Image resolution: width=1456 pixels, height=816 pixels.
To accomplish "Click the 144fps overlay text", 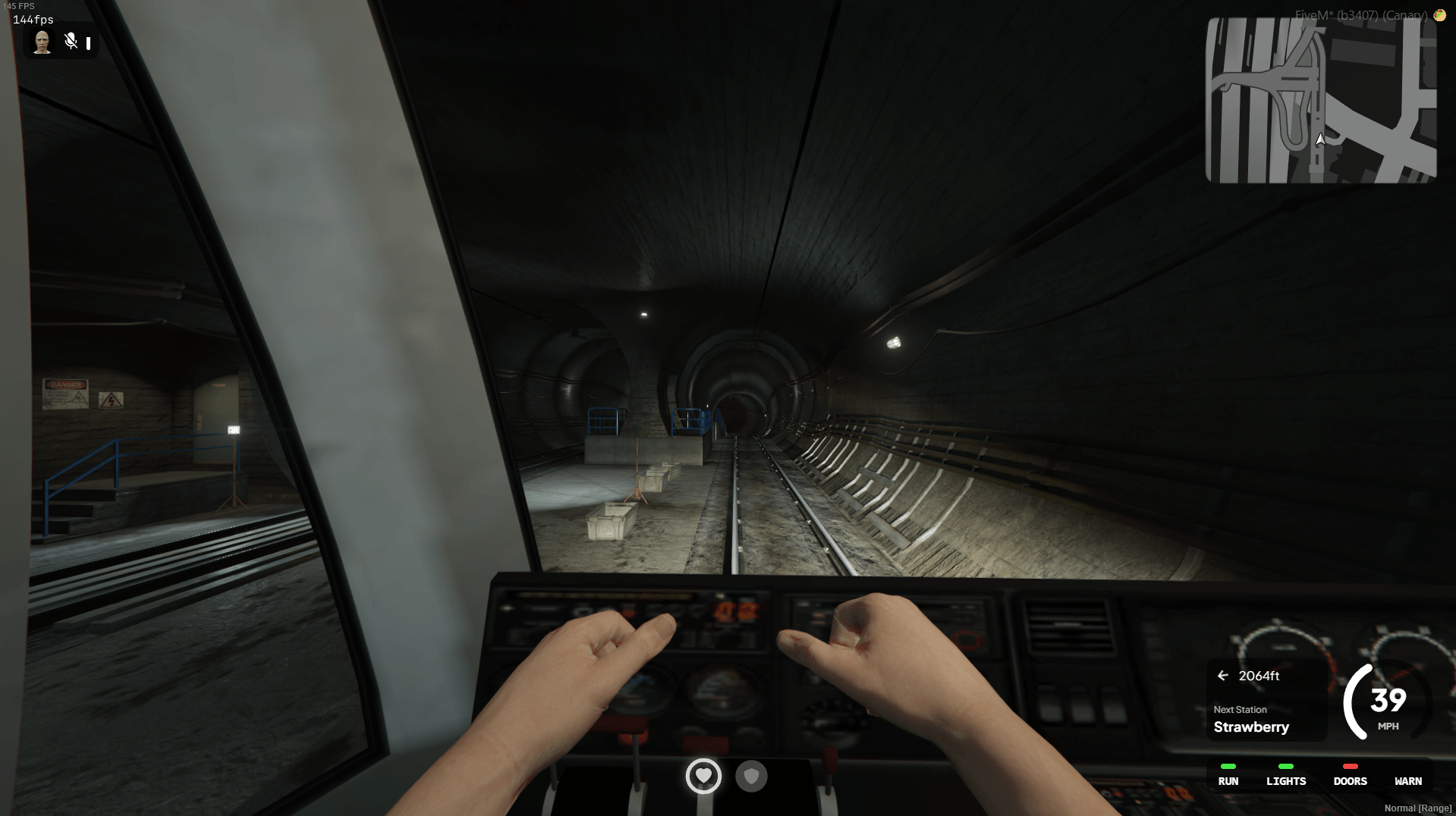I will (32, 20).
